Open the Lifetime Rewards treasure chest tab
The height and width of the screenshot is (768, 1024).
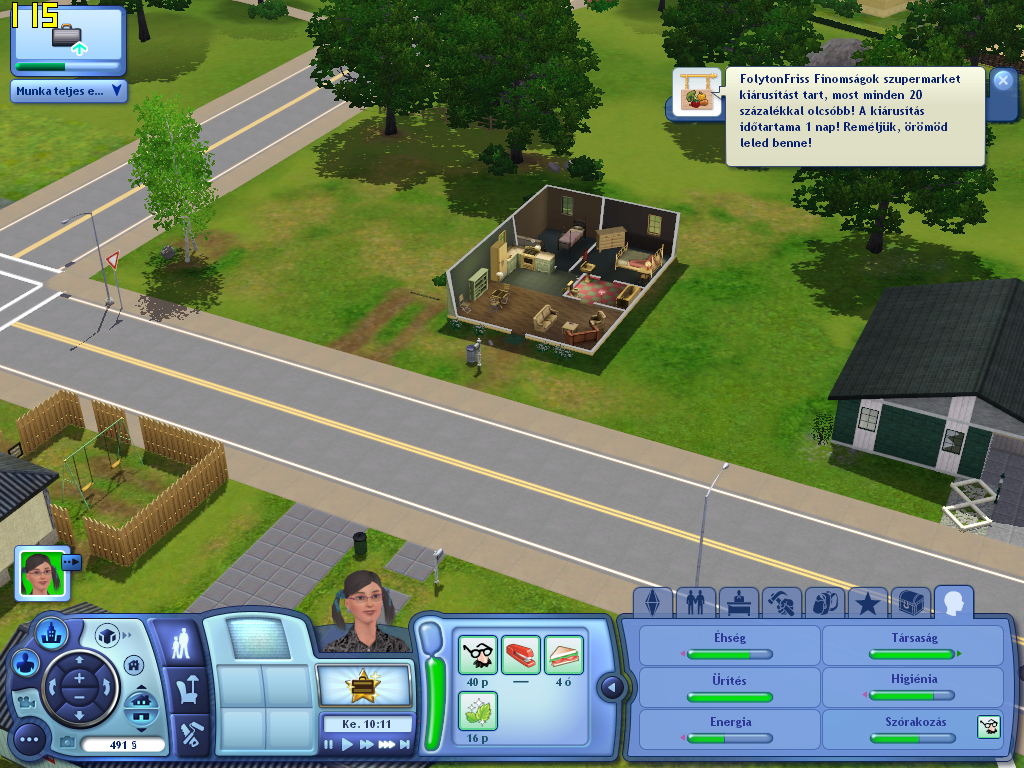(x=910, y=603)
